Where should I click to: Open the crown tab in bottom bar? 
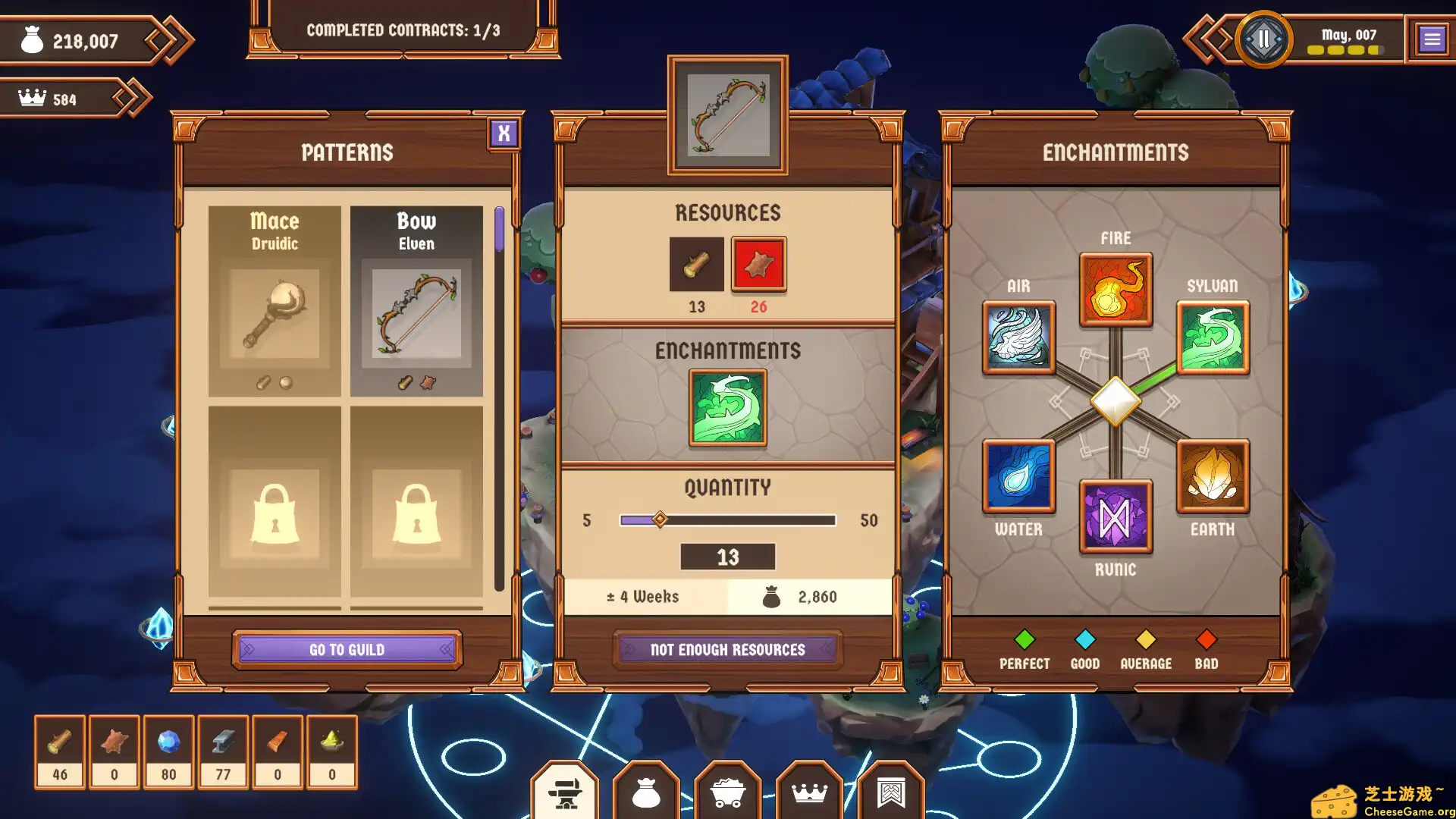(810, 793)
